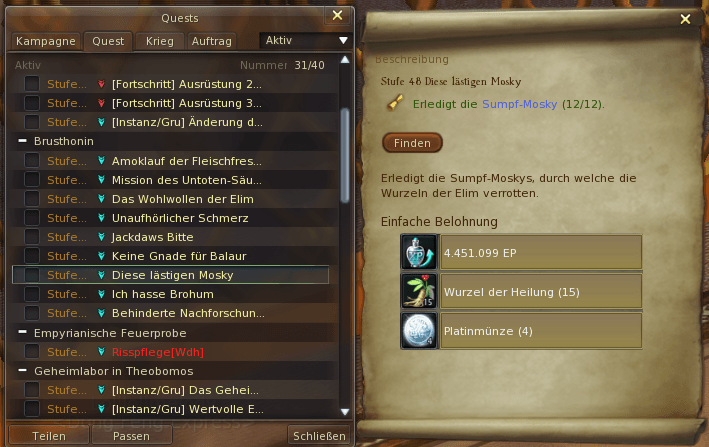The image size is (709, 447).
Task: Click the Schließen button
Action: (320, 436)
